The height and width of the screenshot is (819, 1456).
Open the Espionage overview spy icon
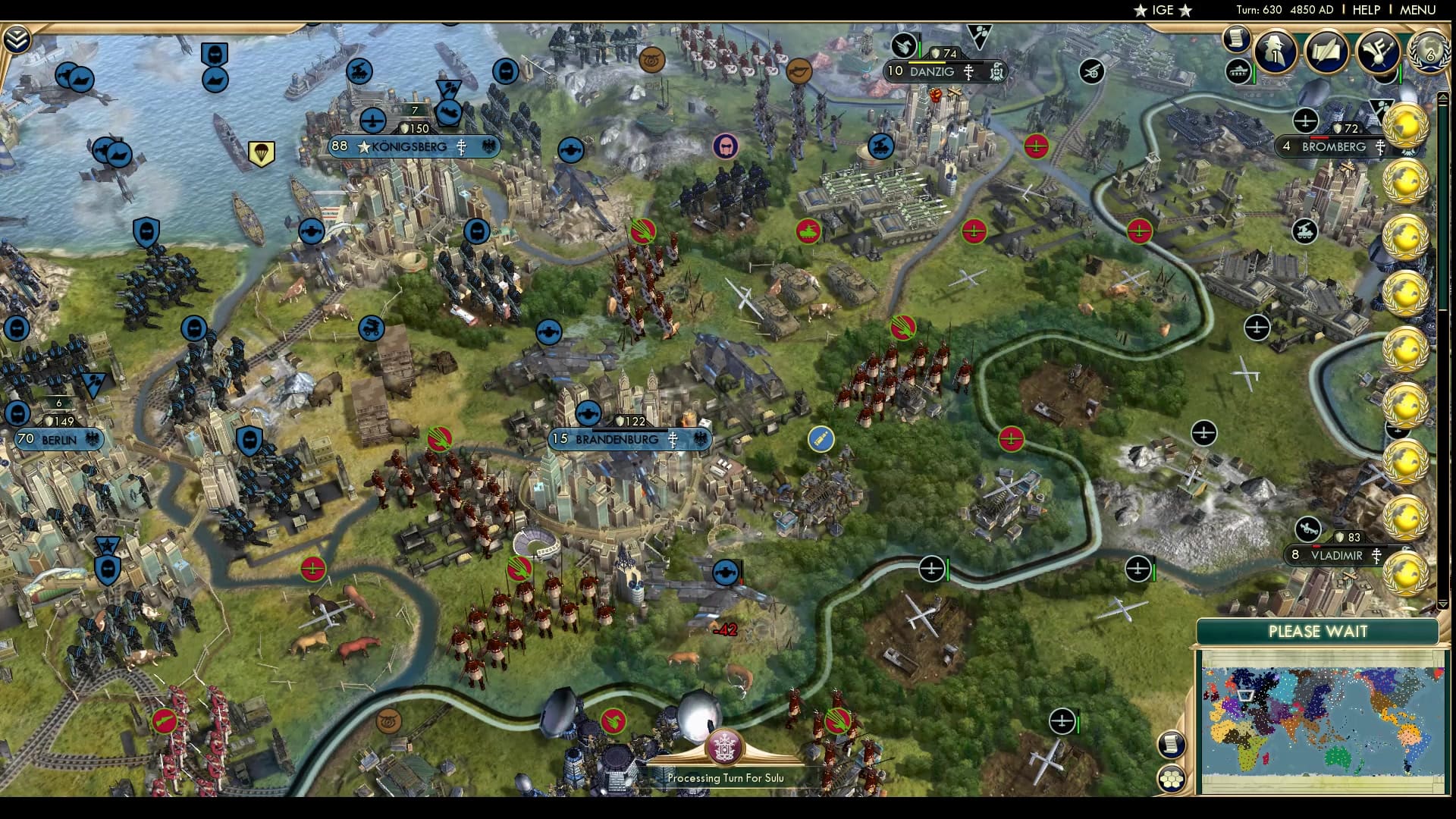pos(1274,52)
